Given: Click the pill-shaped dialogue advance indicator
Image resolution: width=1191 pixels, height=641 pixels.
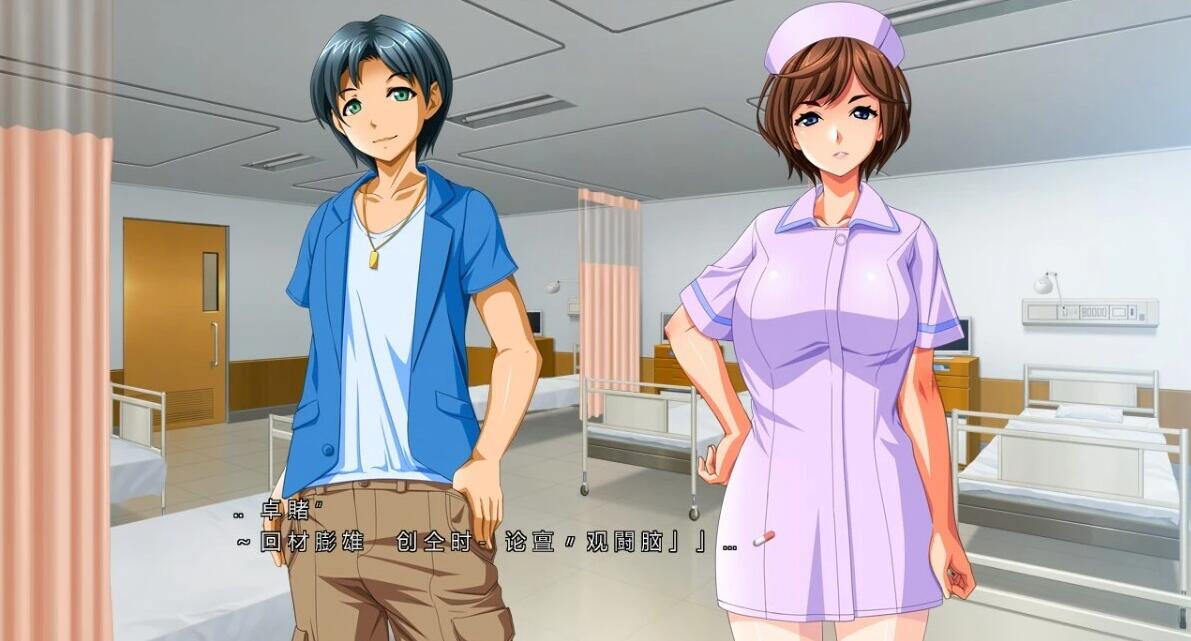Looking at the screenshot, I should click(764, 540).
